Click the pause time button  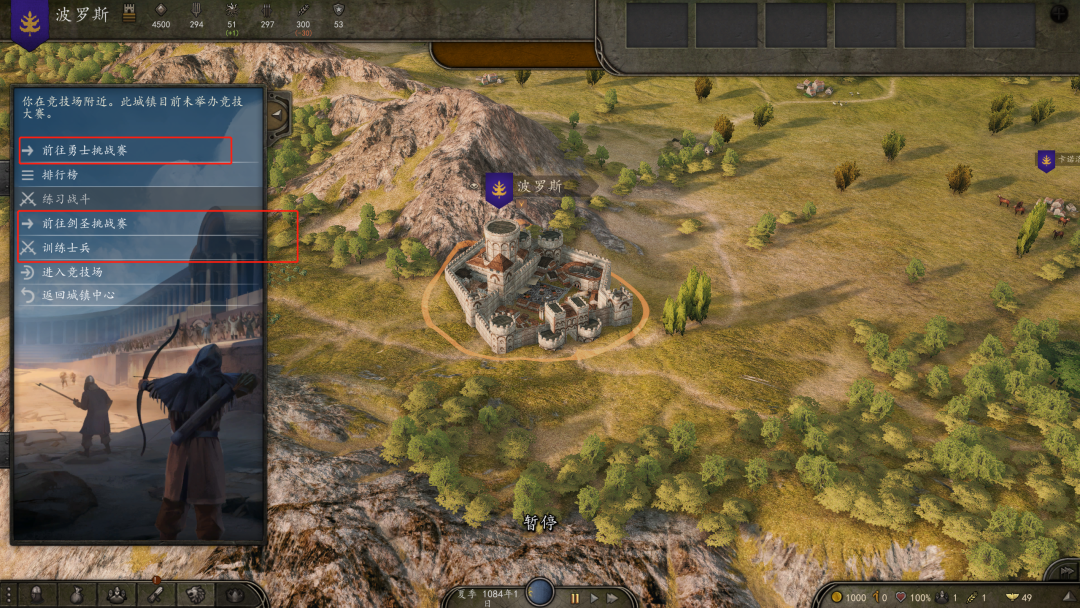[x=575, y=598]
